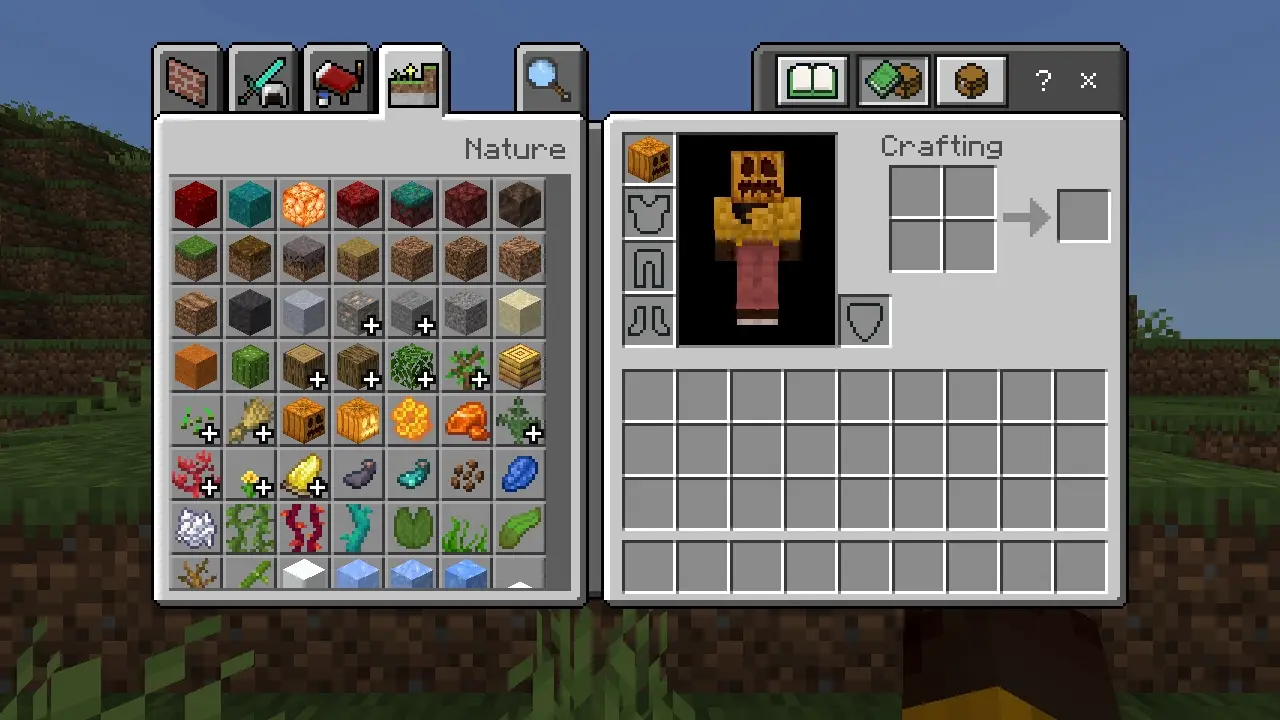This screenshot has width=1280, height=720.
Task: Click the question mark help button
Action: pyautogui.click(x=1043, y=81)
